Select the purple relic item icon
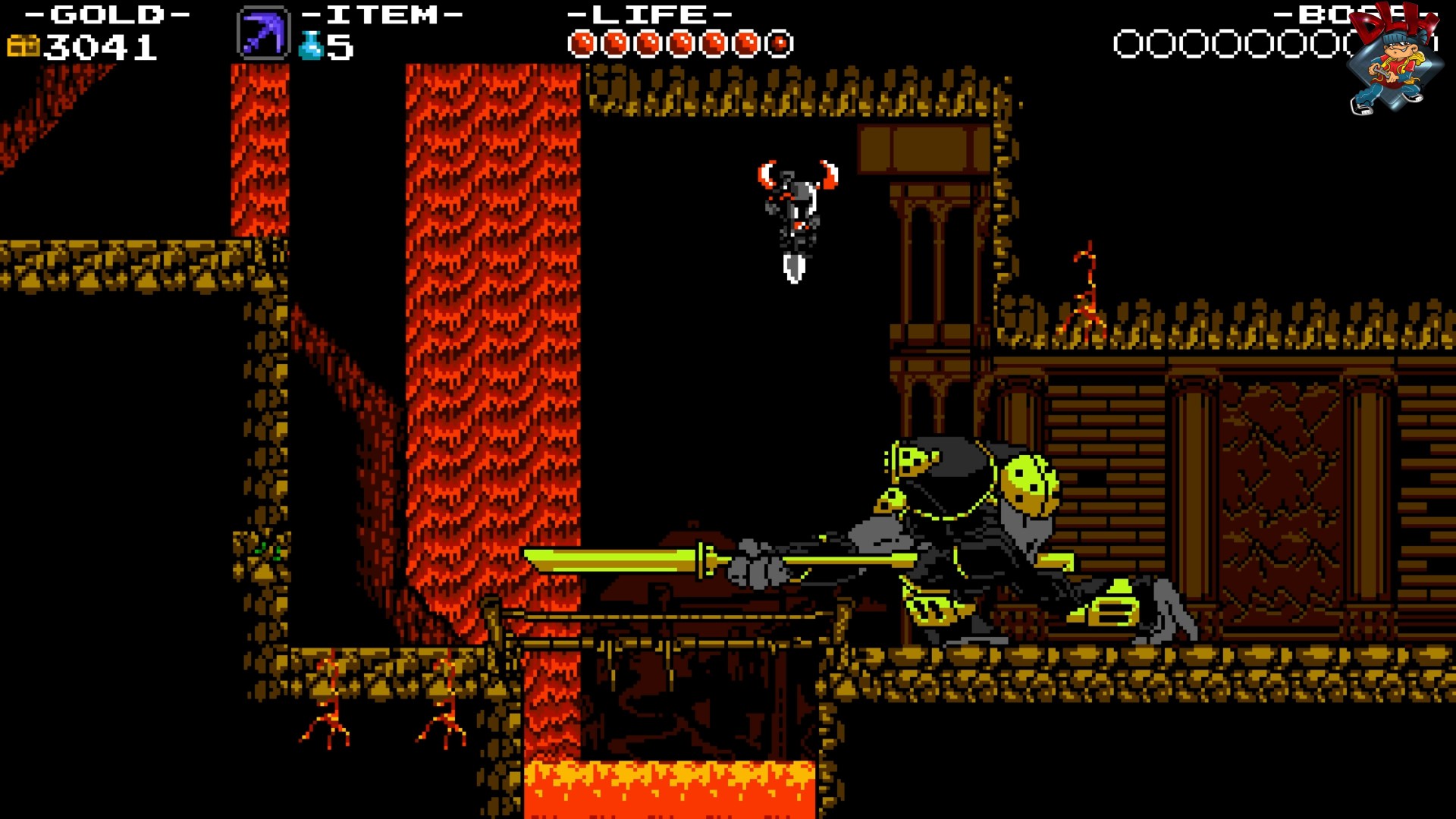 click(x=263, y=33)
